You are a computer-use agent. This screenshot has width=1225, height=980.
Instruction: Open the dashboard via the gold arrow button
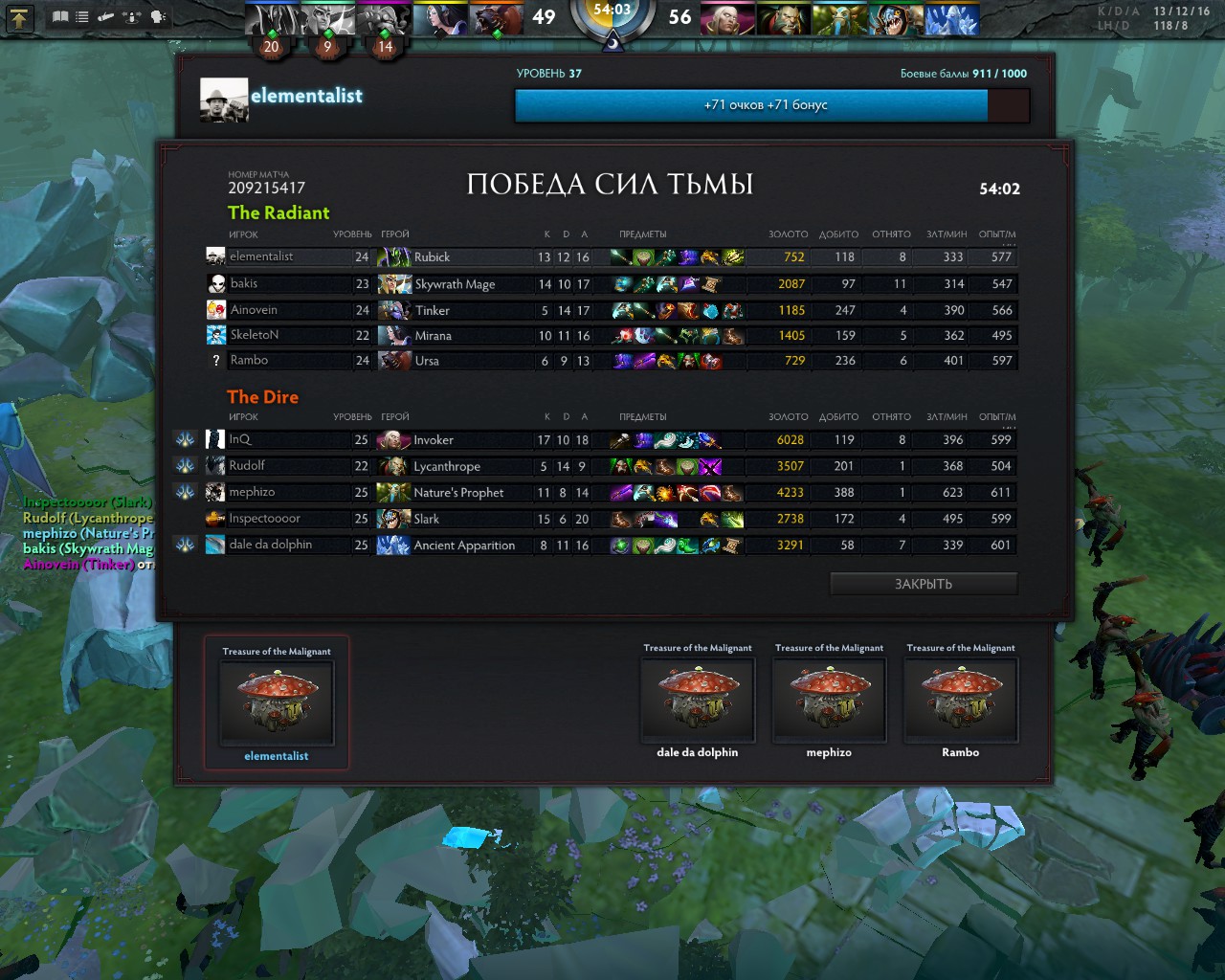[20, 17]
